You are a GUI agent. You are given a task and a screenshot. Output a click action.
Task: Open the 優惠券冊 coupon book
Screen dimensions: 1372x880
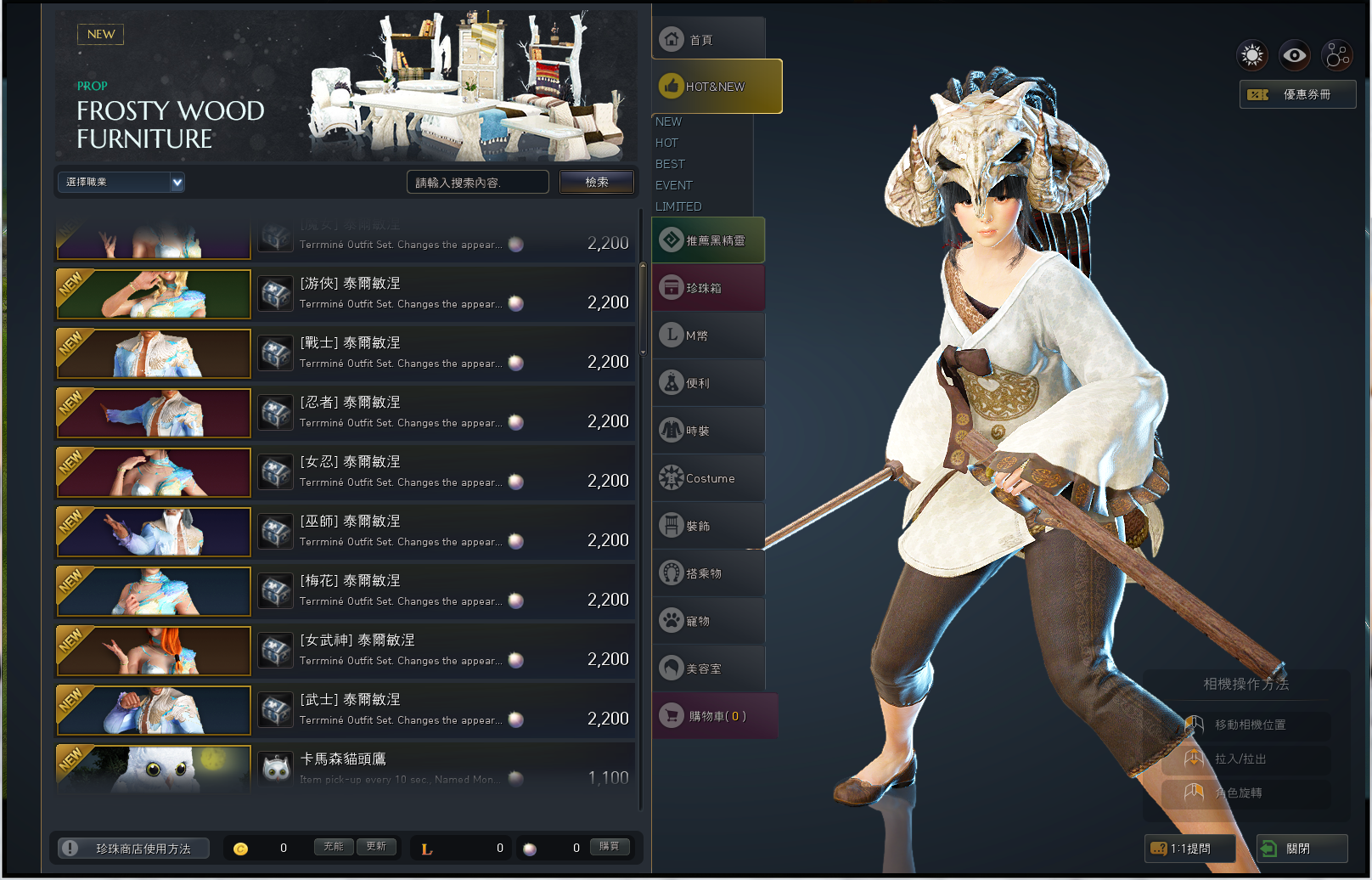(1297, 94)
